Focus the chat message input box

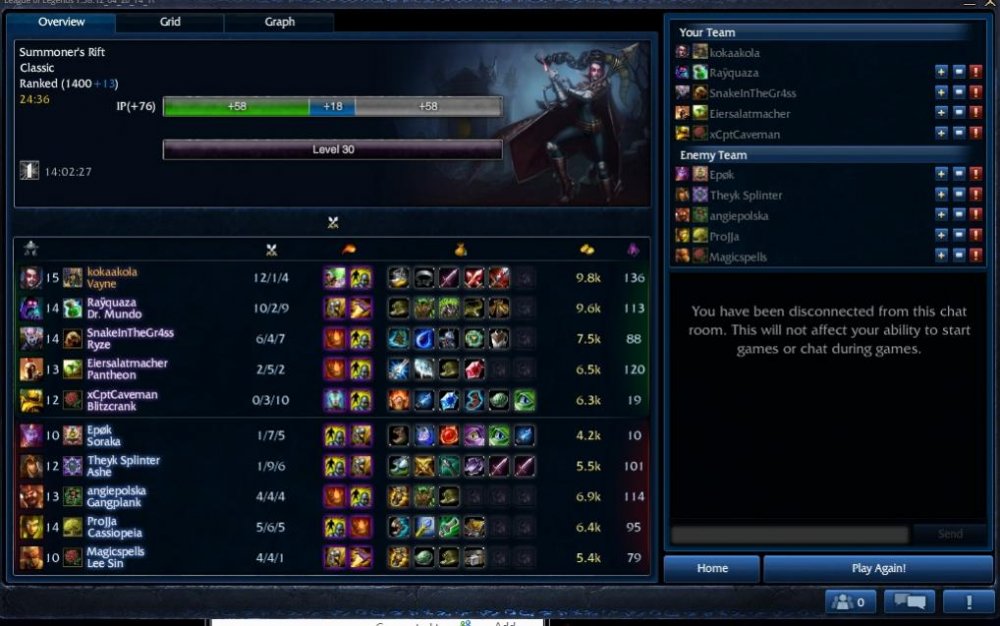pos(789,535)
